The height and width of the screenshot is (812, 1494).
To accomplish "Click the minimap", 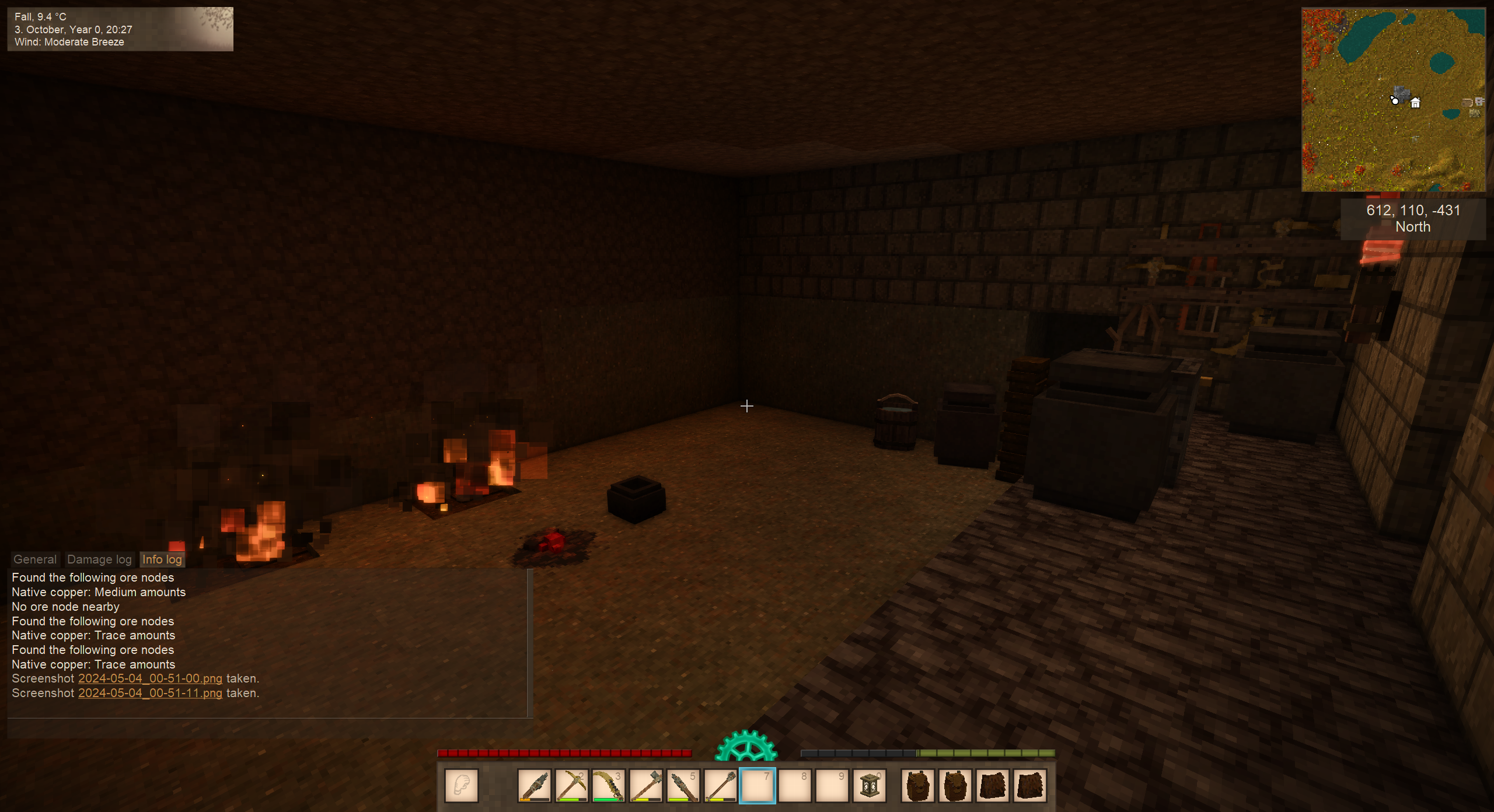I will point(1393,99).
